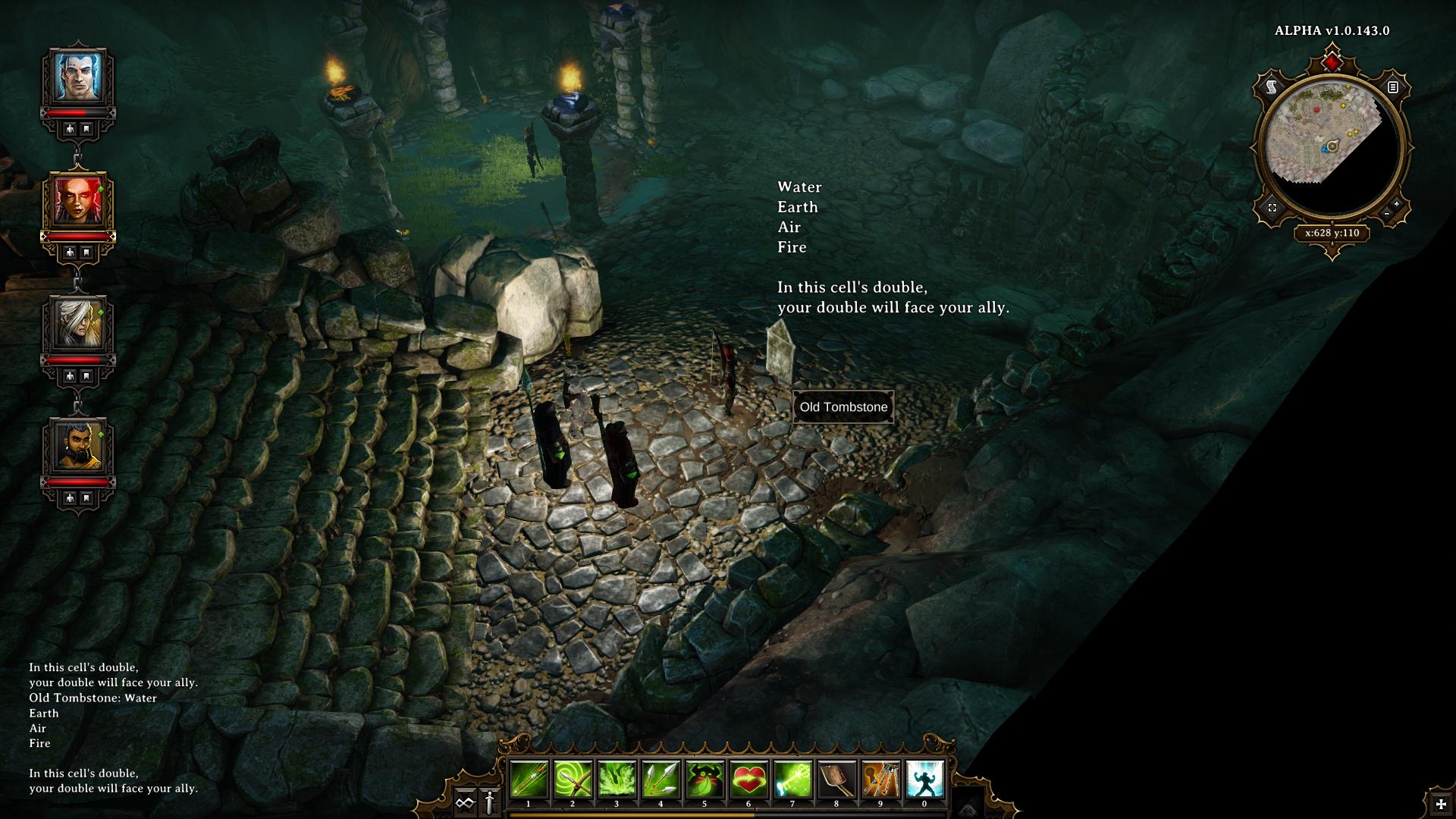Use the green horned mask skill
Screen dimensions: 1456x819
[x=704, y=779]
